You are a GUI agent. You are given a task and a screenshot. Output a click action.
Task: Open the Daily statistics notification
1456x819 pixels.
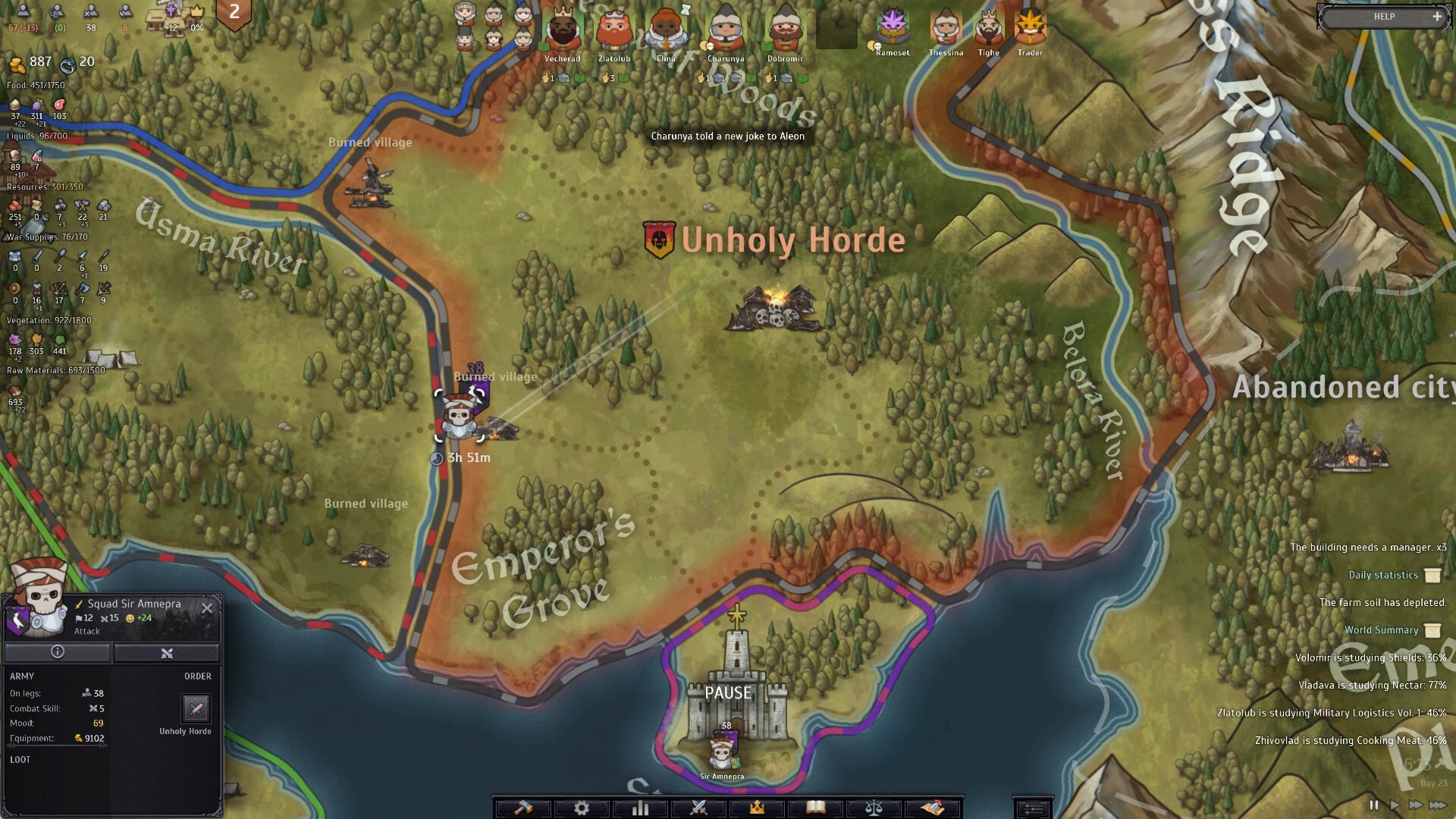[x=1383, y=575]
